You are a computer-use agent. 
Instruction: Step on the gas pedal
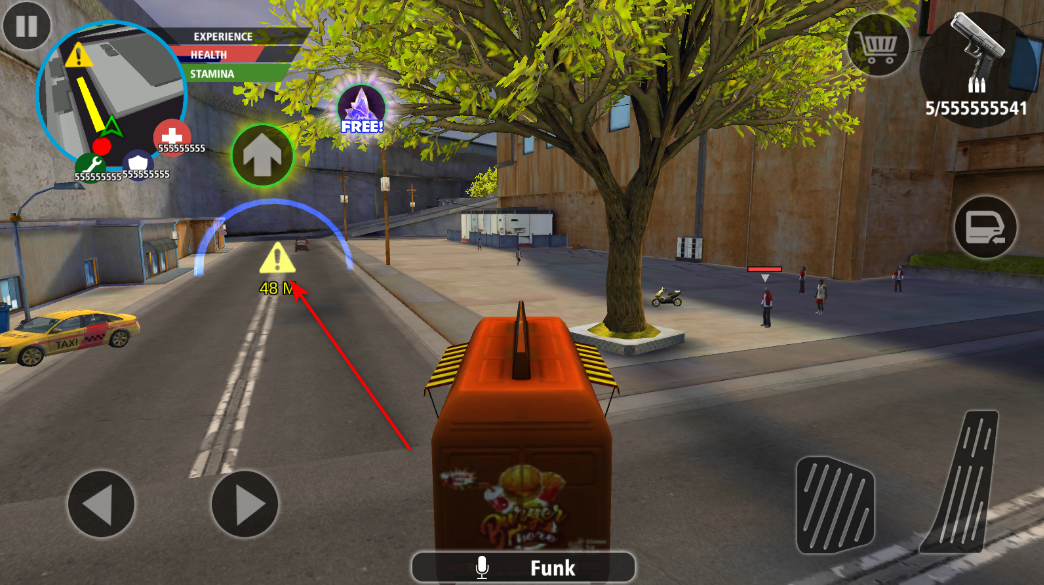point(961,480)
